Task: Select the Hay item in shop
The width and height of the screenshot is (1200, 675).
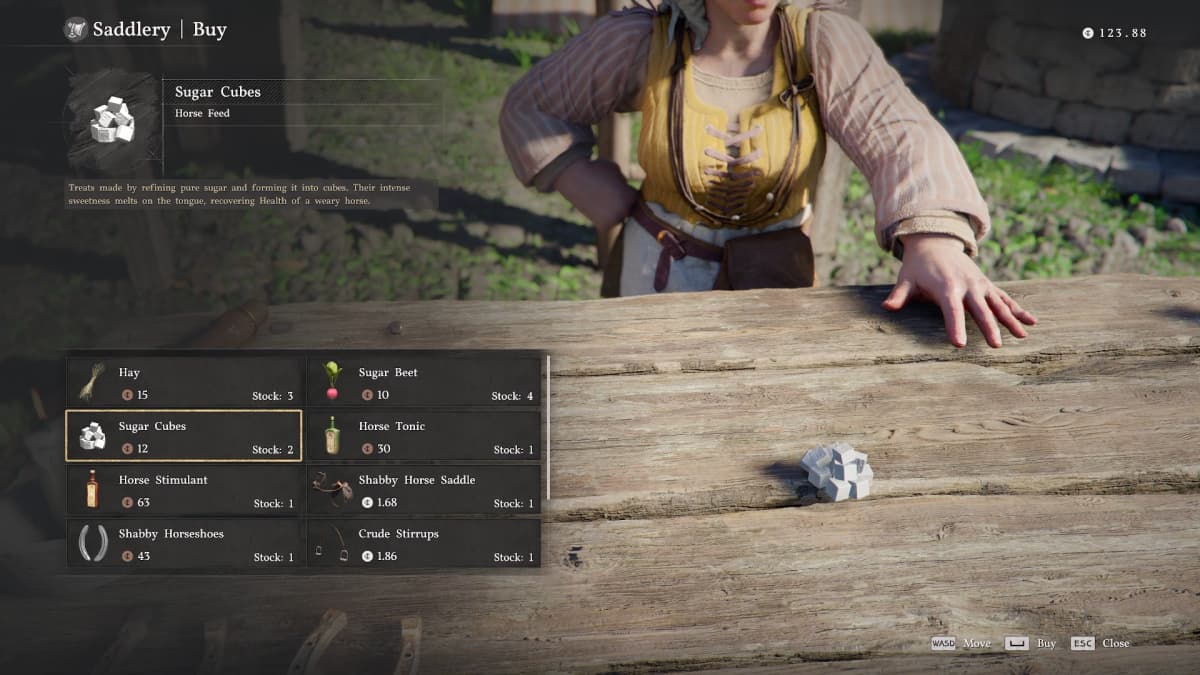Action: [x=184, y=382]
